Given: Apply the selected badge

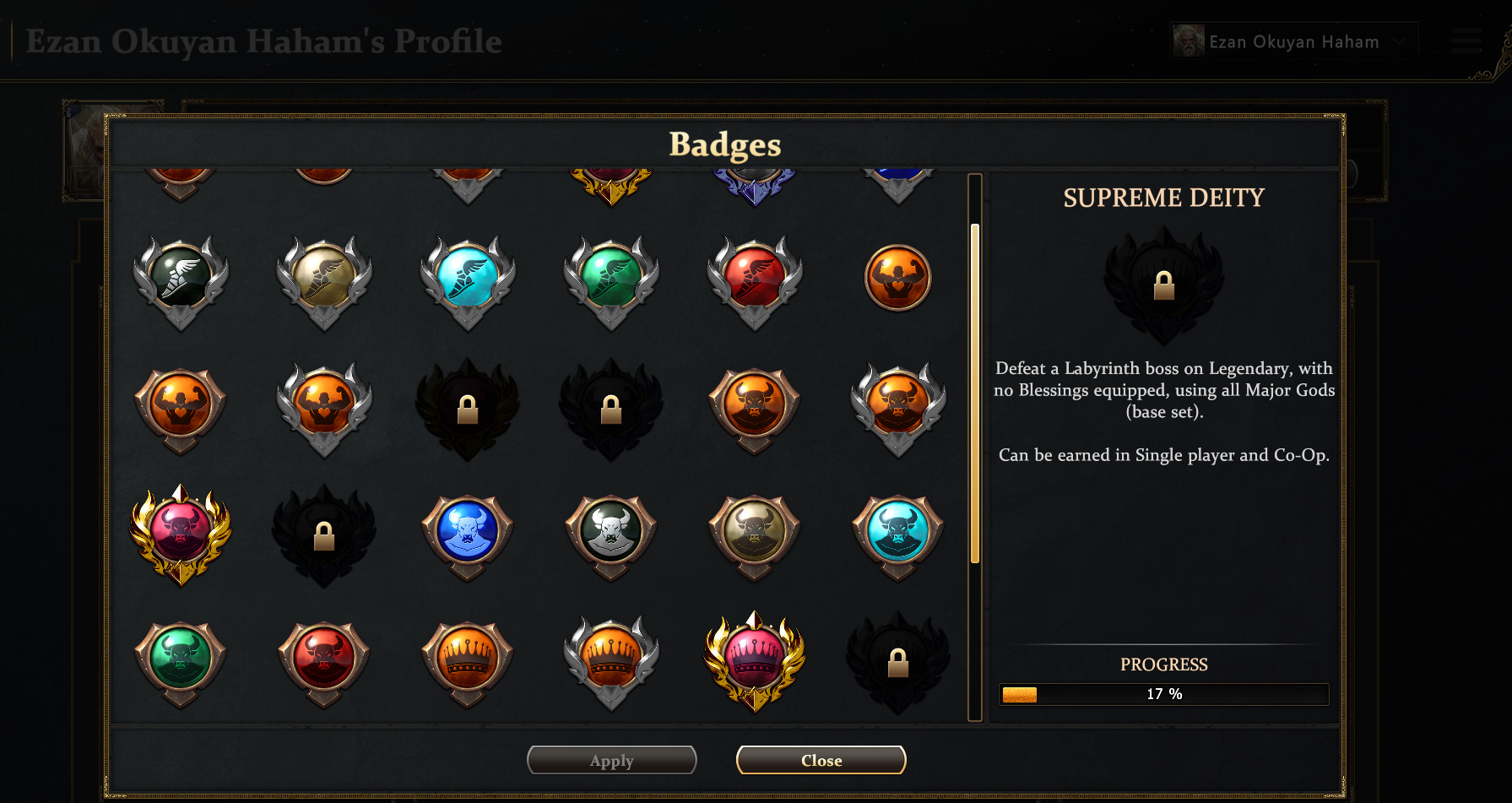Looking at the screenshot, I should tap(611, 760).
